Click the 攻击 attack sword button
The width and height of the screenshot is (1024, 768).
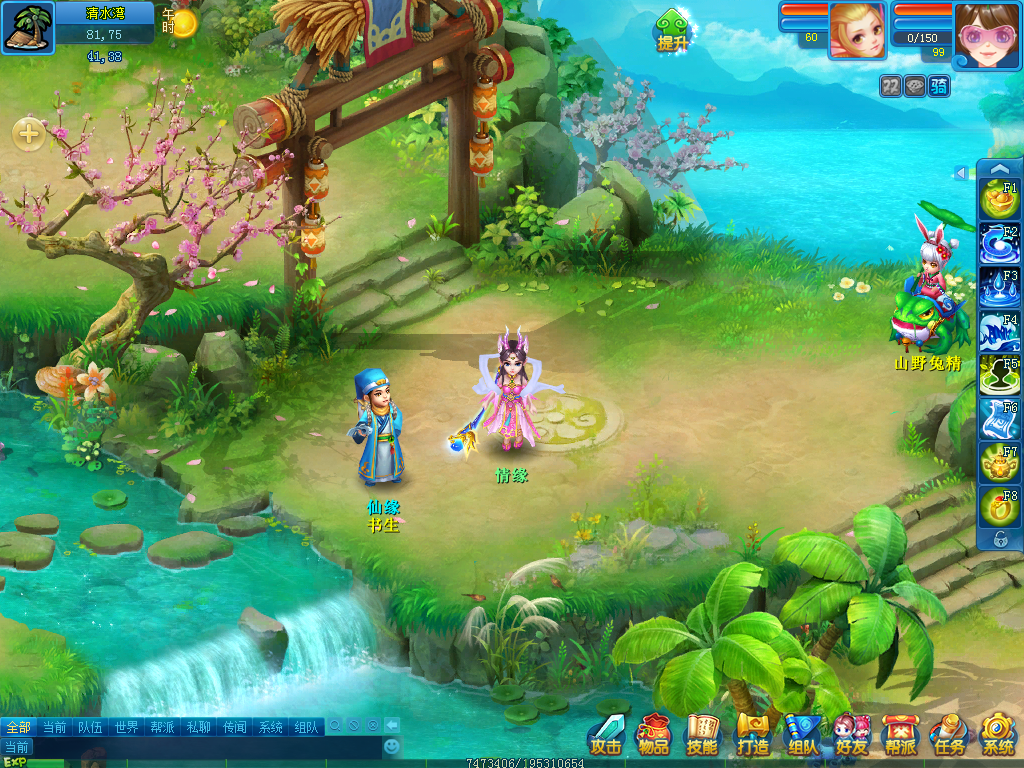[606, 735]
